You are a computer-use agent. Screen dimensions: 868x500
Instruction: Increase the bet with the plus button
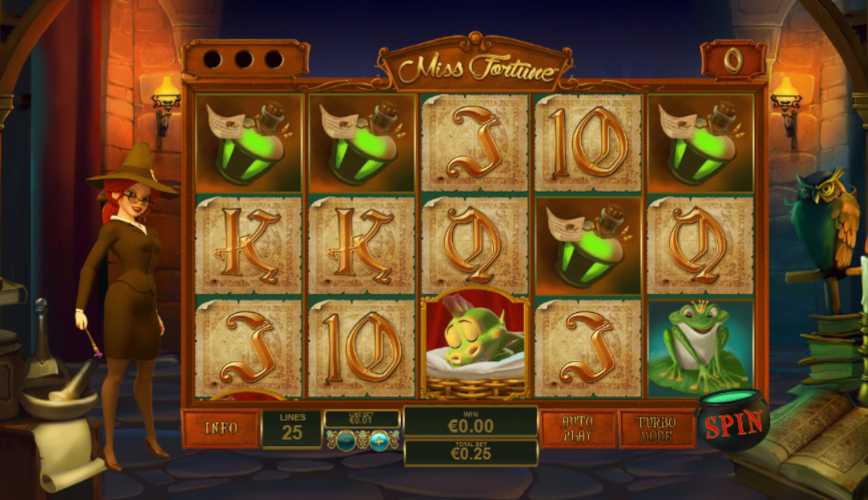[x=380, y=440]
